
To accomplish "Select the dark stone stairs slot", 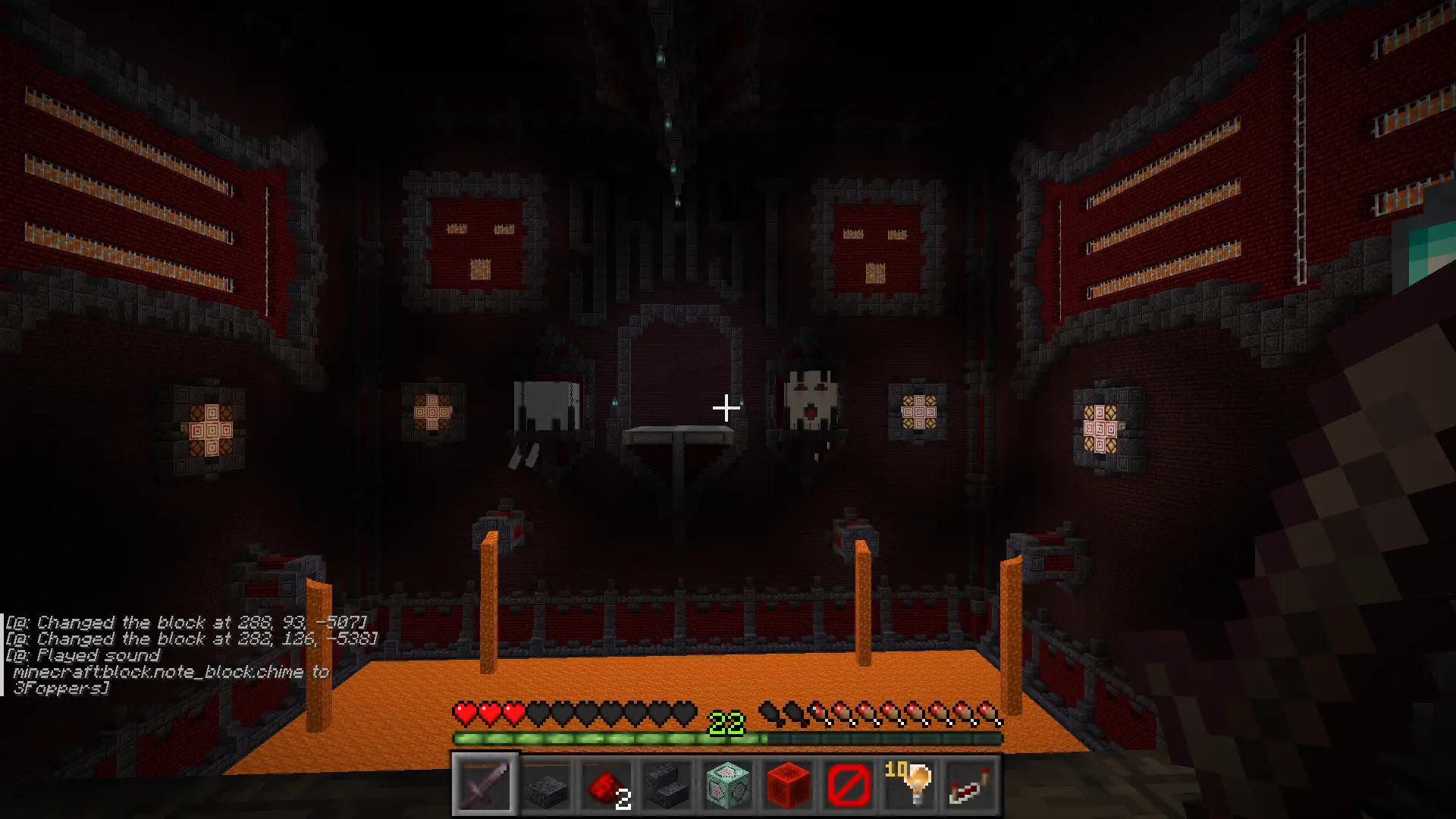I will click(x=667, y=784).
